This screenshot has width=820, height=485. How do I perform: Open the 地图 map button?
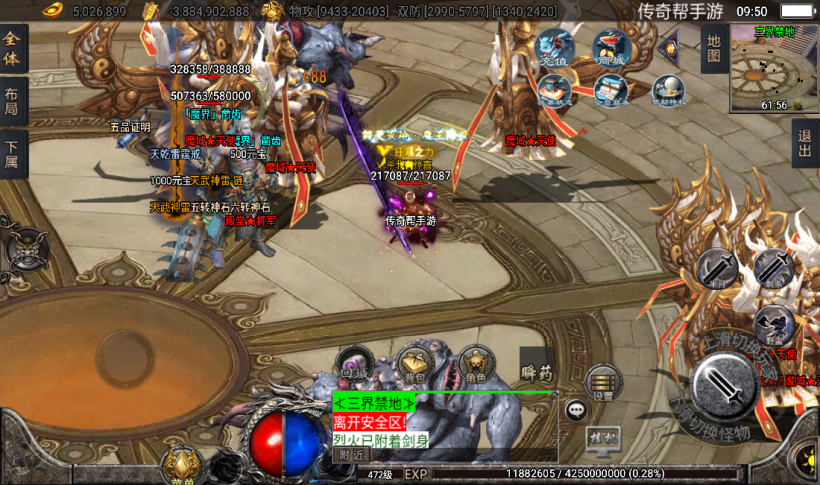coord(713,48)
